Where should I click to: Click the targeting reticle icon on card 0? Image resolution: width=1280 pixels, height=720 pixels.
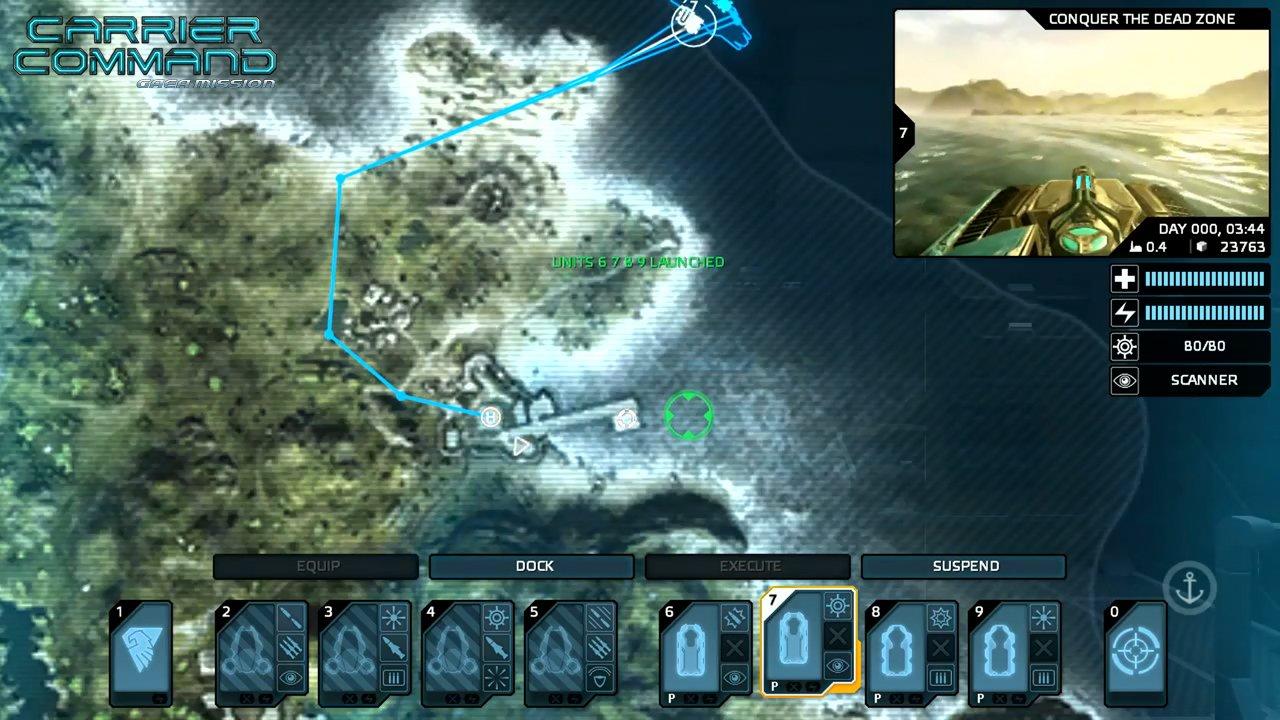coord(1136,650)
